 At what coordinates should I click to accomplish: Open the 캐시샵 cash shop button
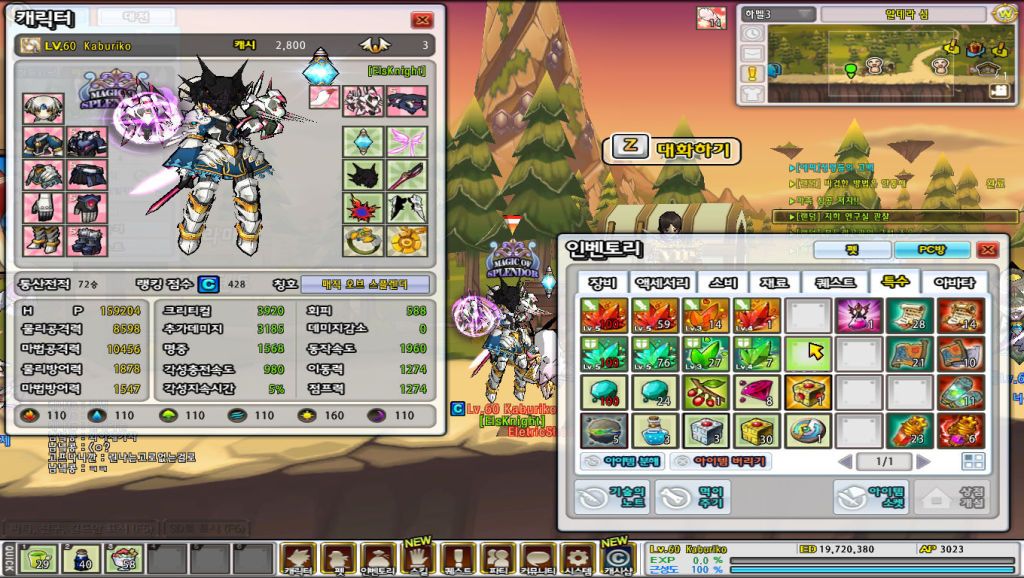click(x=617, y=558)
